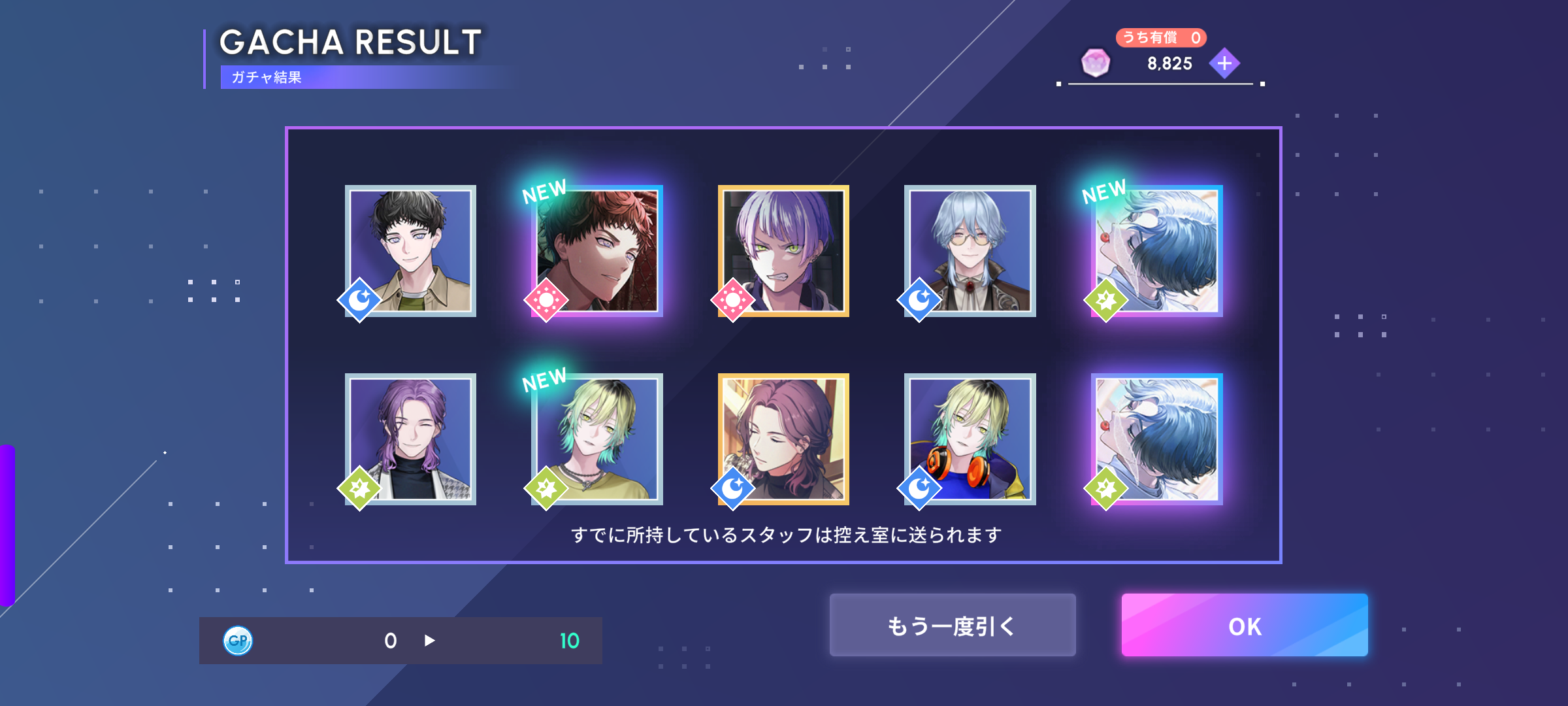Screen dimensions: 1568x706
Task: Pick the green-haired card with orange headphones
Action: 970,439
